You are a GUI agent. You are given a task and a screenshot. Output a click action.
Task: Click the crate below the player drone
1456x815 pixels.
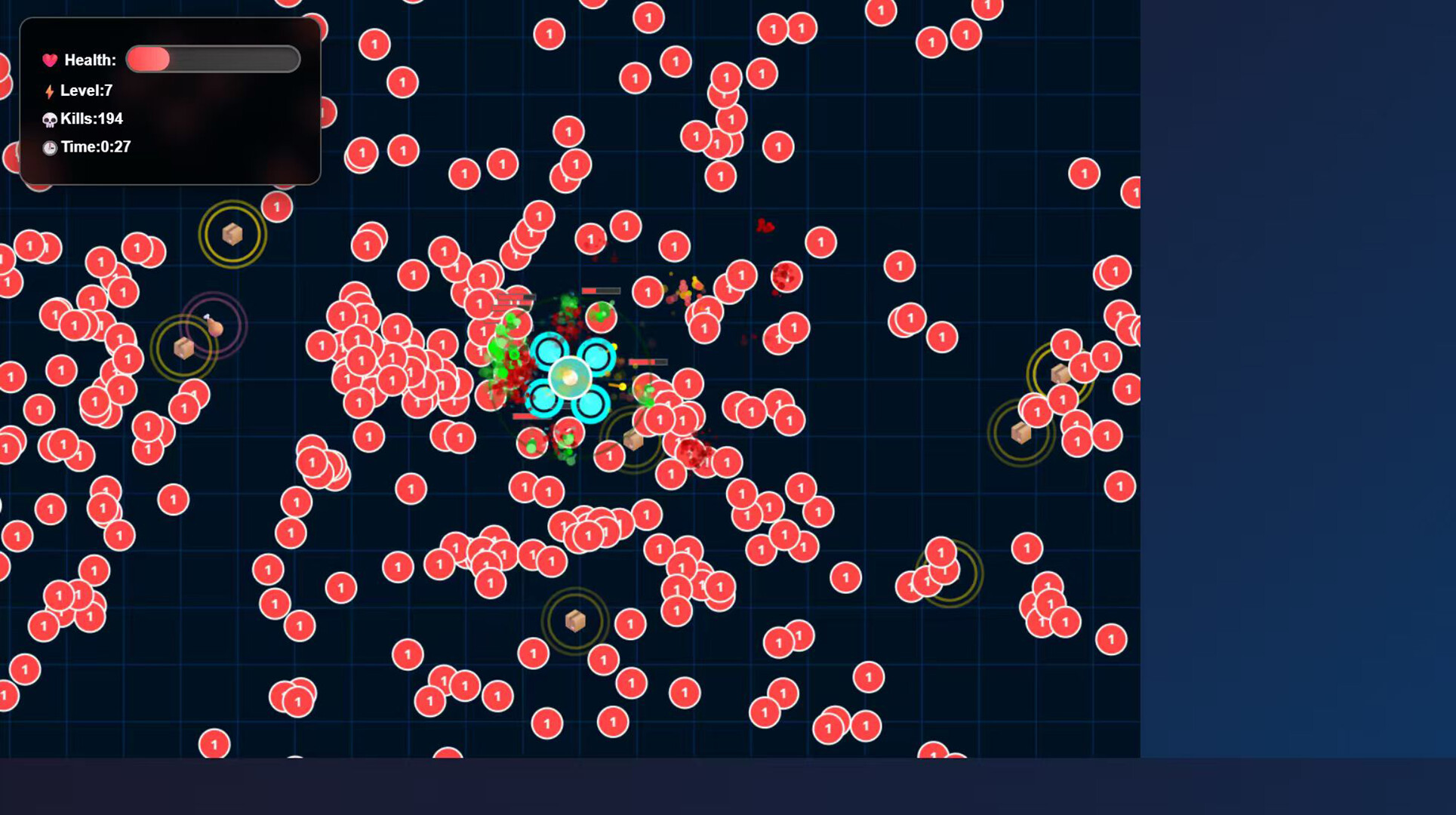(634, 441)
